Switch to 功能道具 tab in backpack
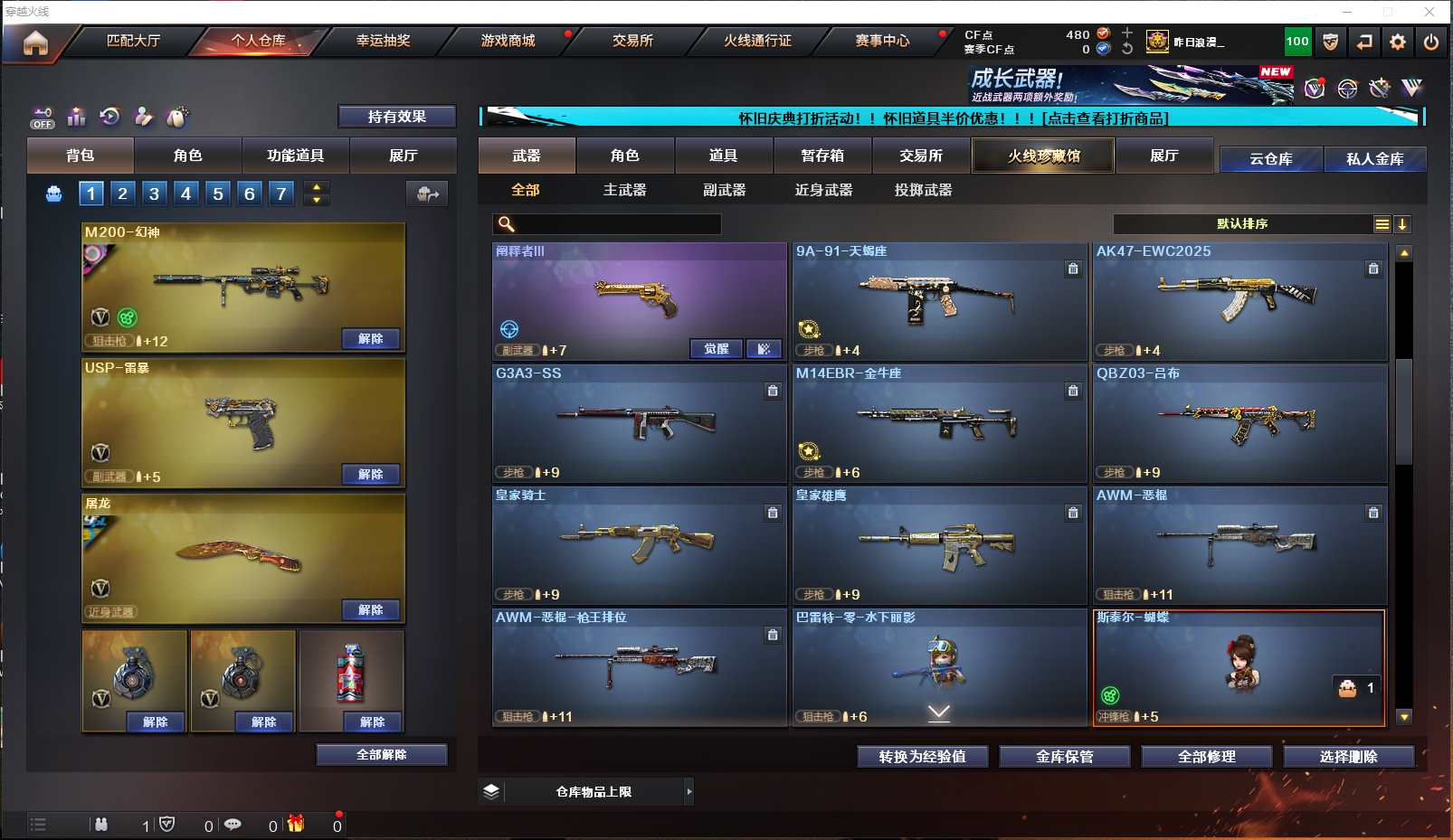This screenshot has height=840, width=1453. 295,156
